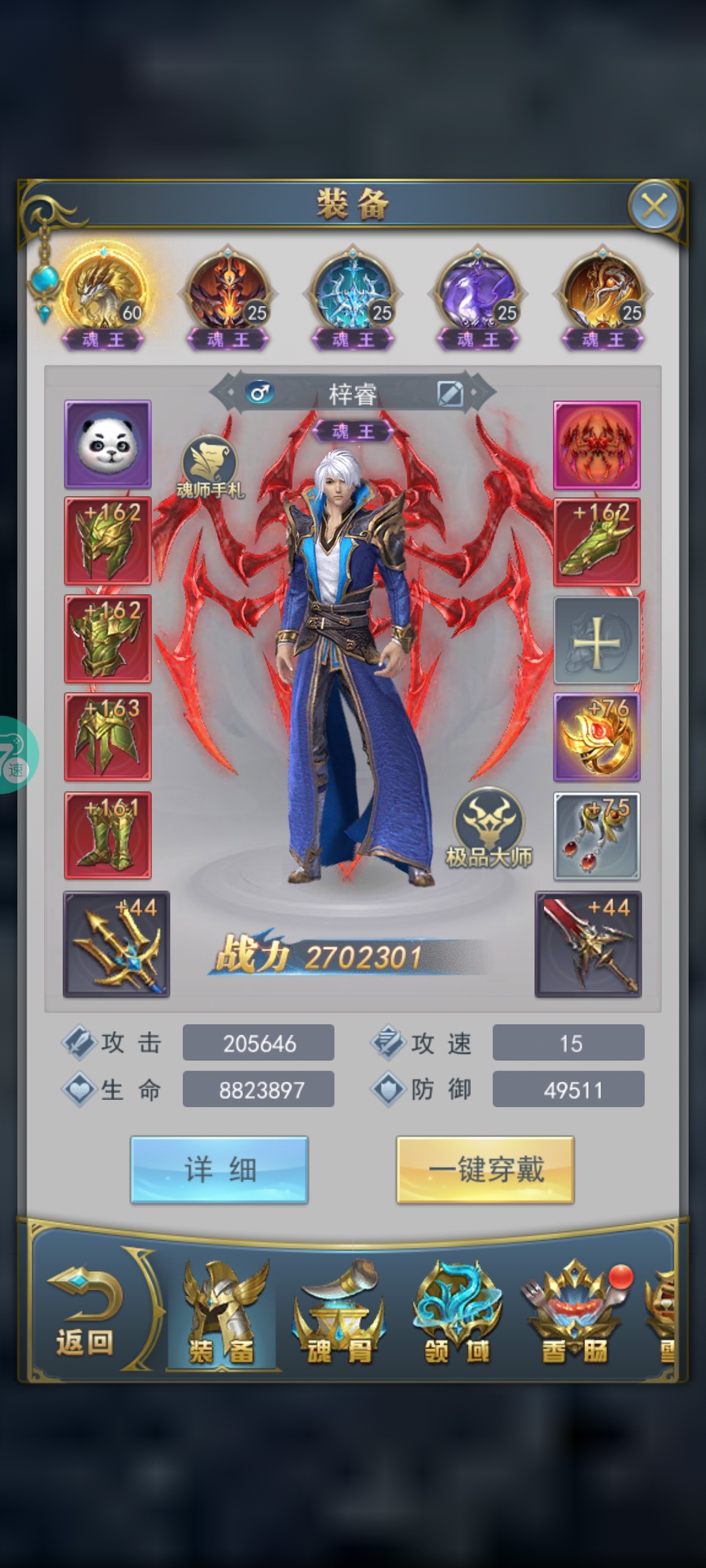Viewport: 706px width, 1568px height.
Task: Select the 香肠 tab with red dot
Action: [x=574, y=1315]
